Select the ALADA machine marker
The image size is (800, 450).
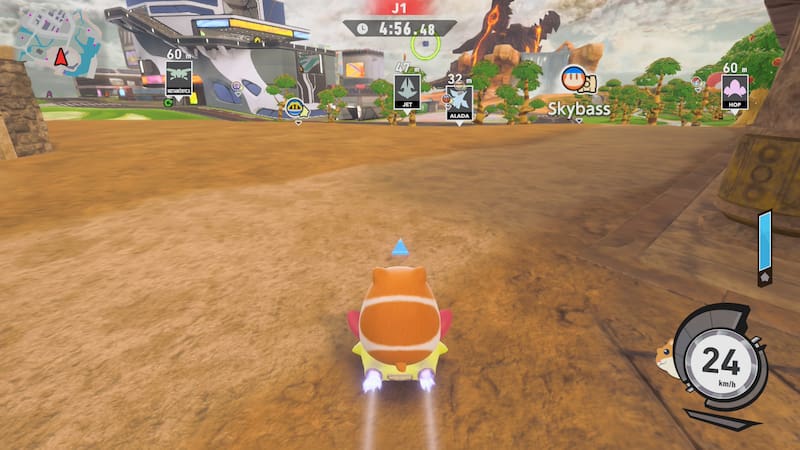pyautogui.click(x=459, y=101)
